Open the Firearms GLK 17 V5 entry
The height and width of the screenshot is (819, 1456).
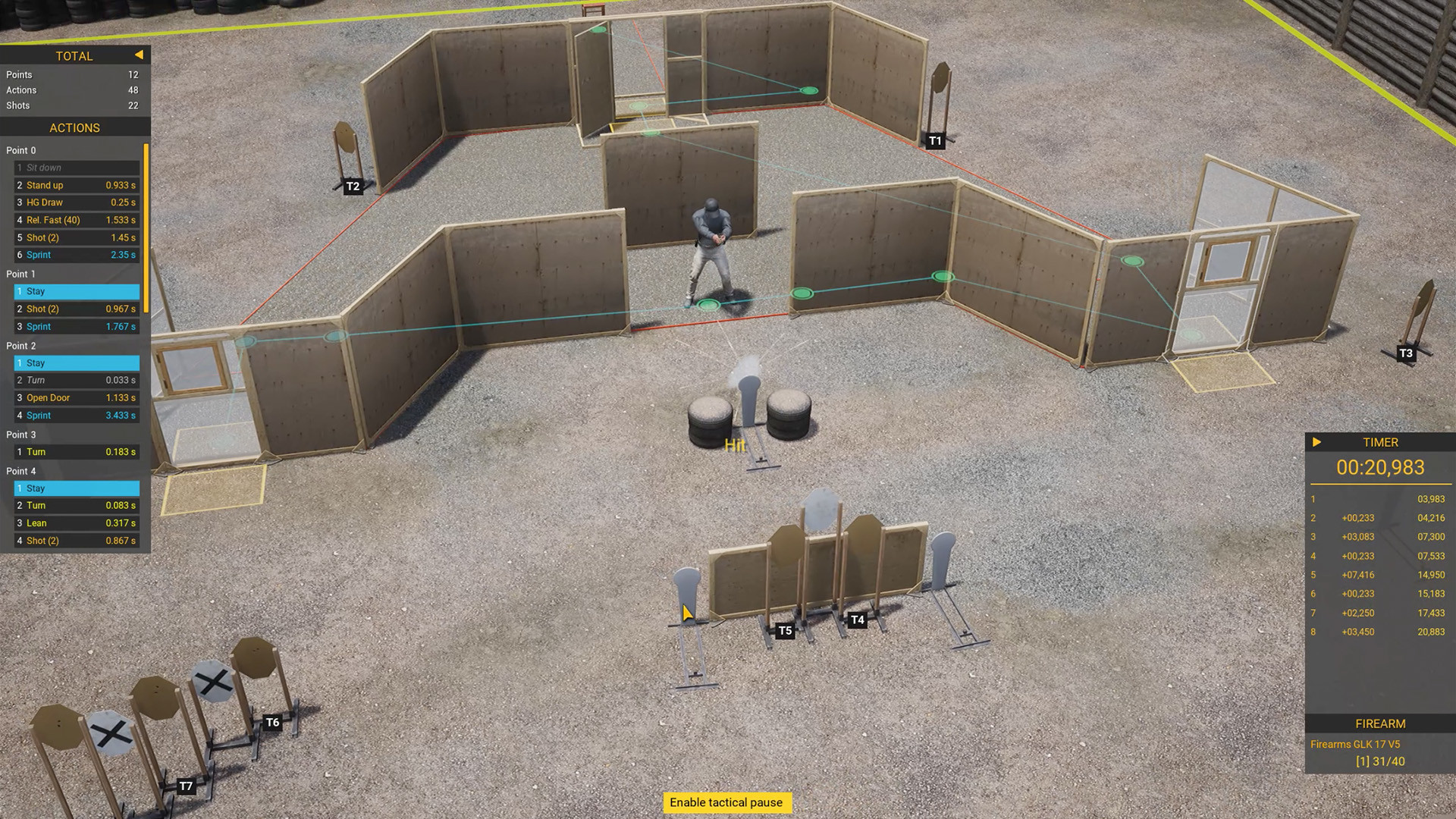pyautogui.click(x=1357, y=744)
